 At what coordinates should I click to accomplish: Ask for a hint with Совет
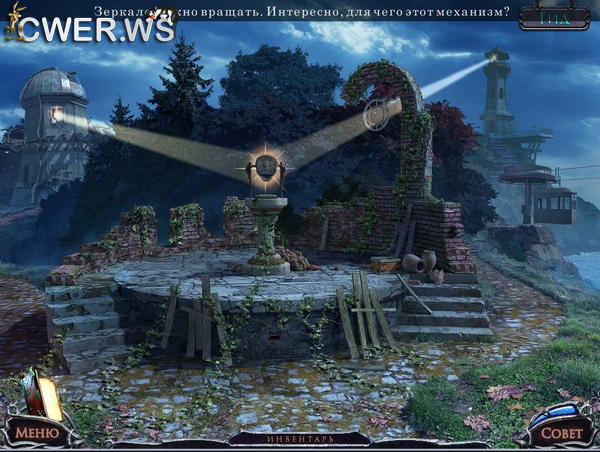[560, 434]
